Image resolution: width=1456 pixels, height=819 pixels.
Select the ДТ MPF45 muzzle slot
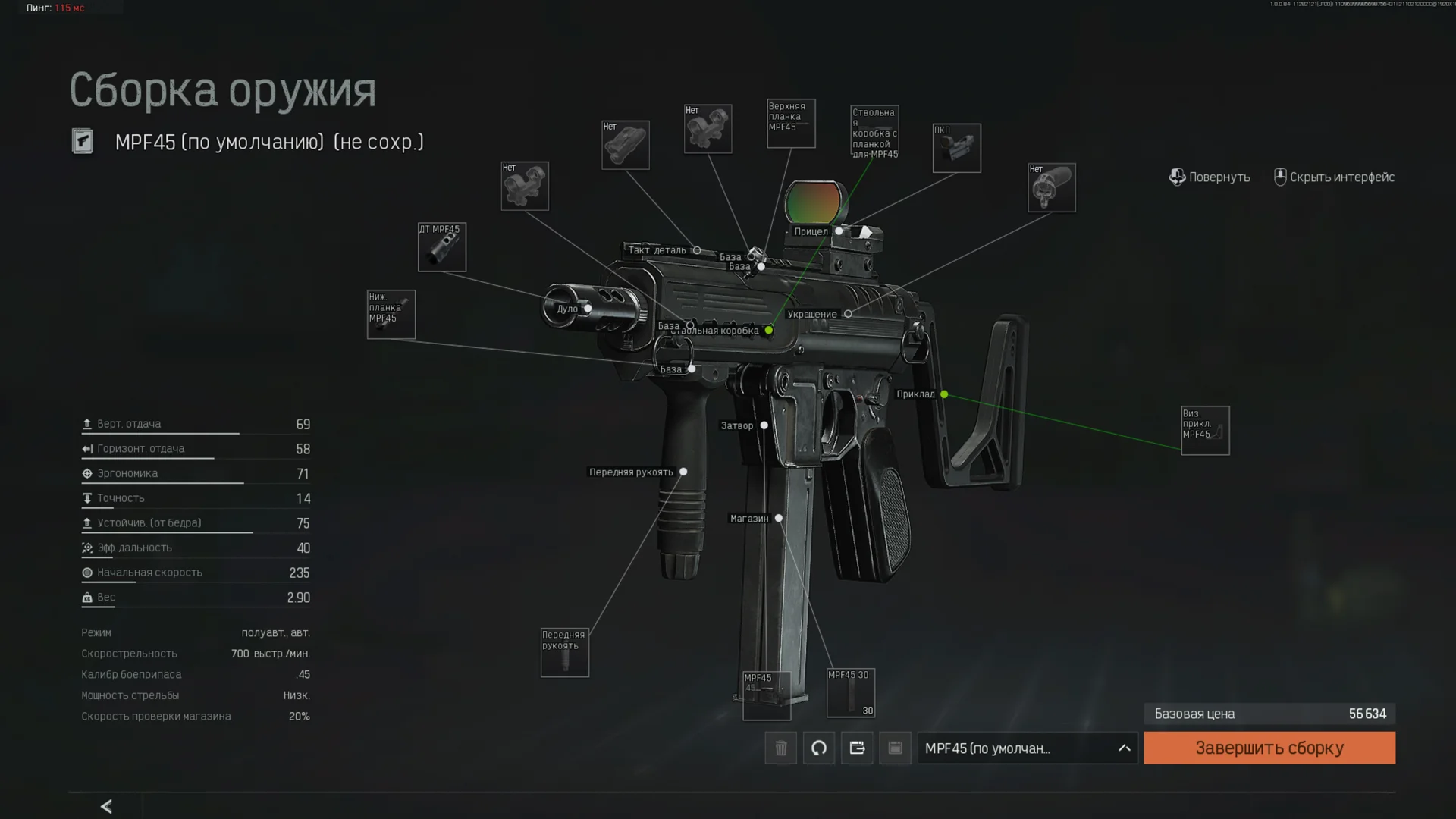coord(442,247)
